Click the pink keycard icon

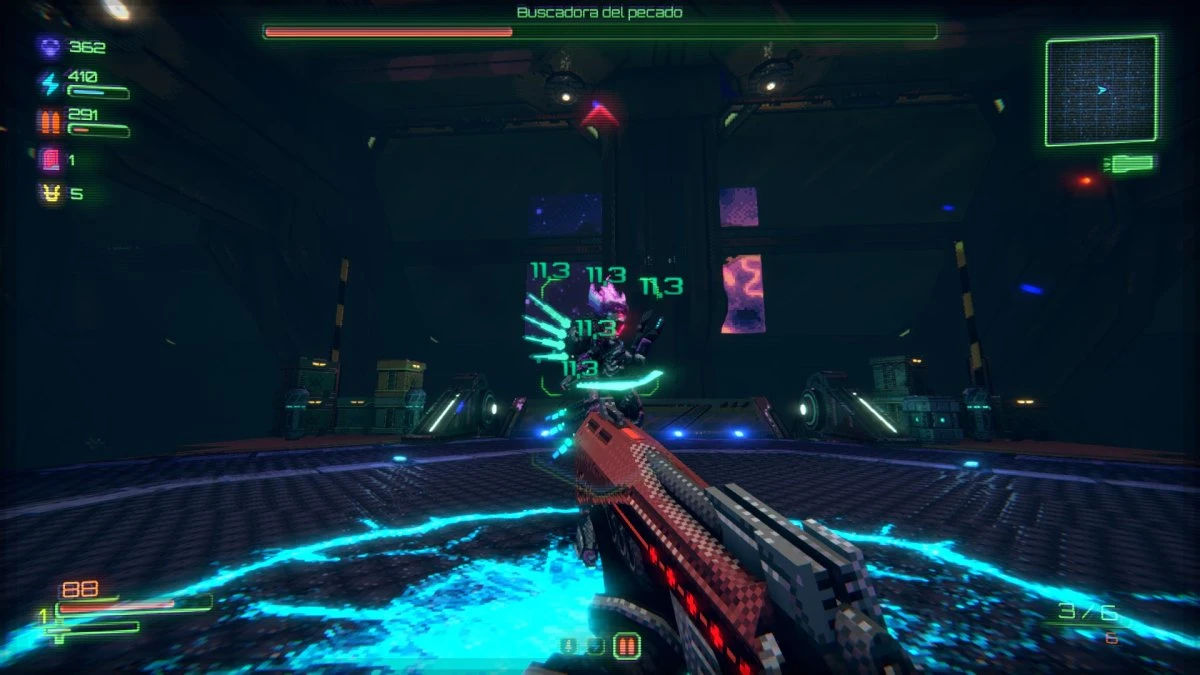coord(49,159)
